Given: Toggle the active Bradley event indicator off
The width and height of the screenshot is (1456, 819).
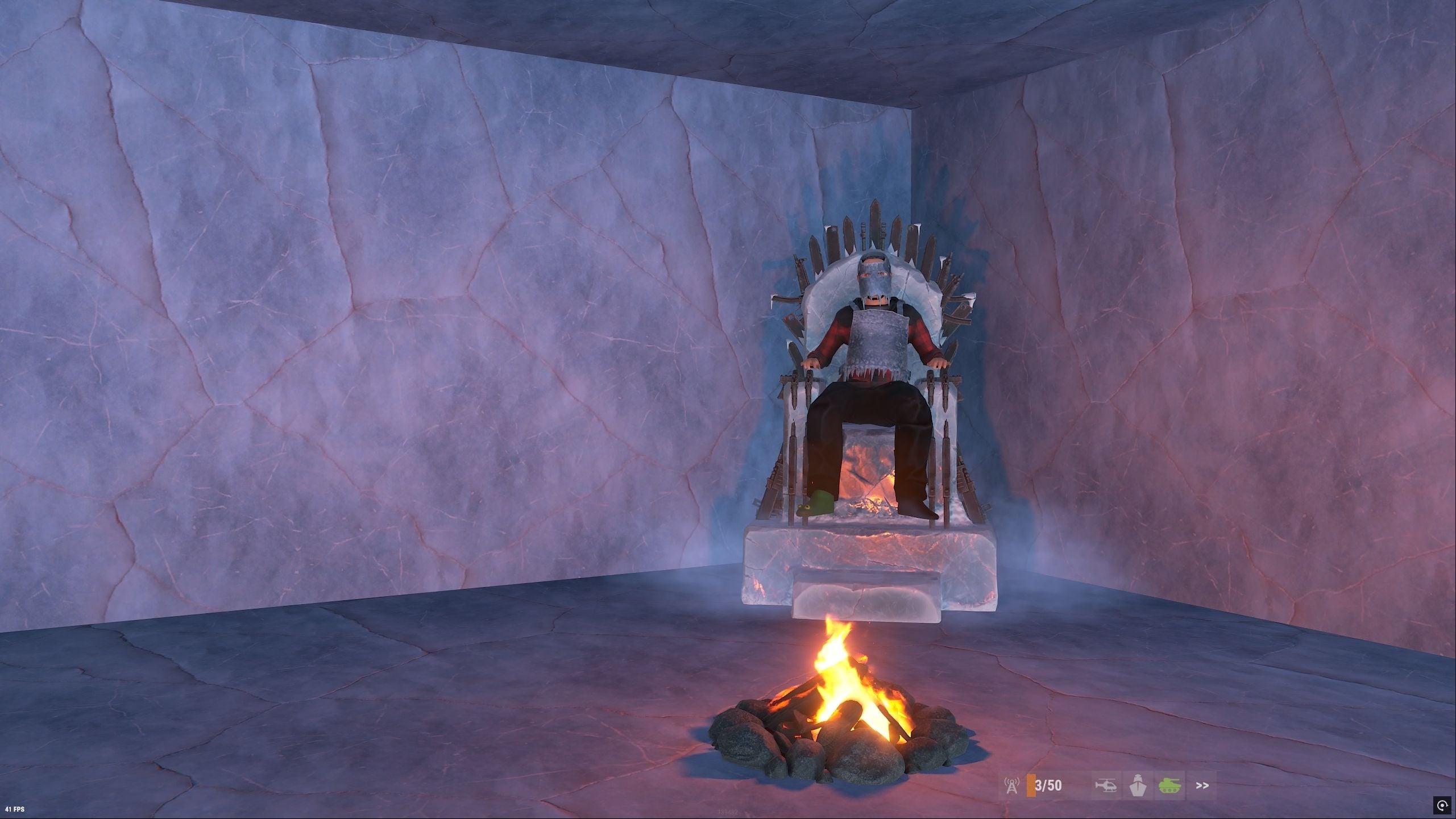Looking at the screenshot, I should (x=1170, y=787).
